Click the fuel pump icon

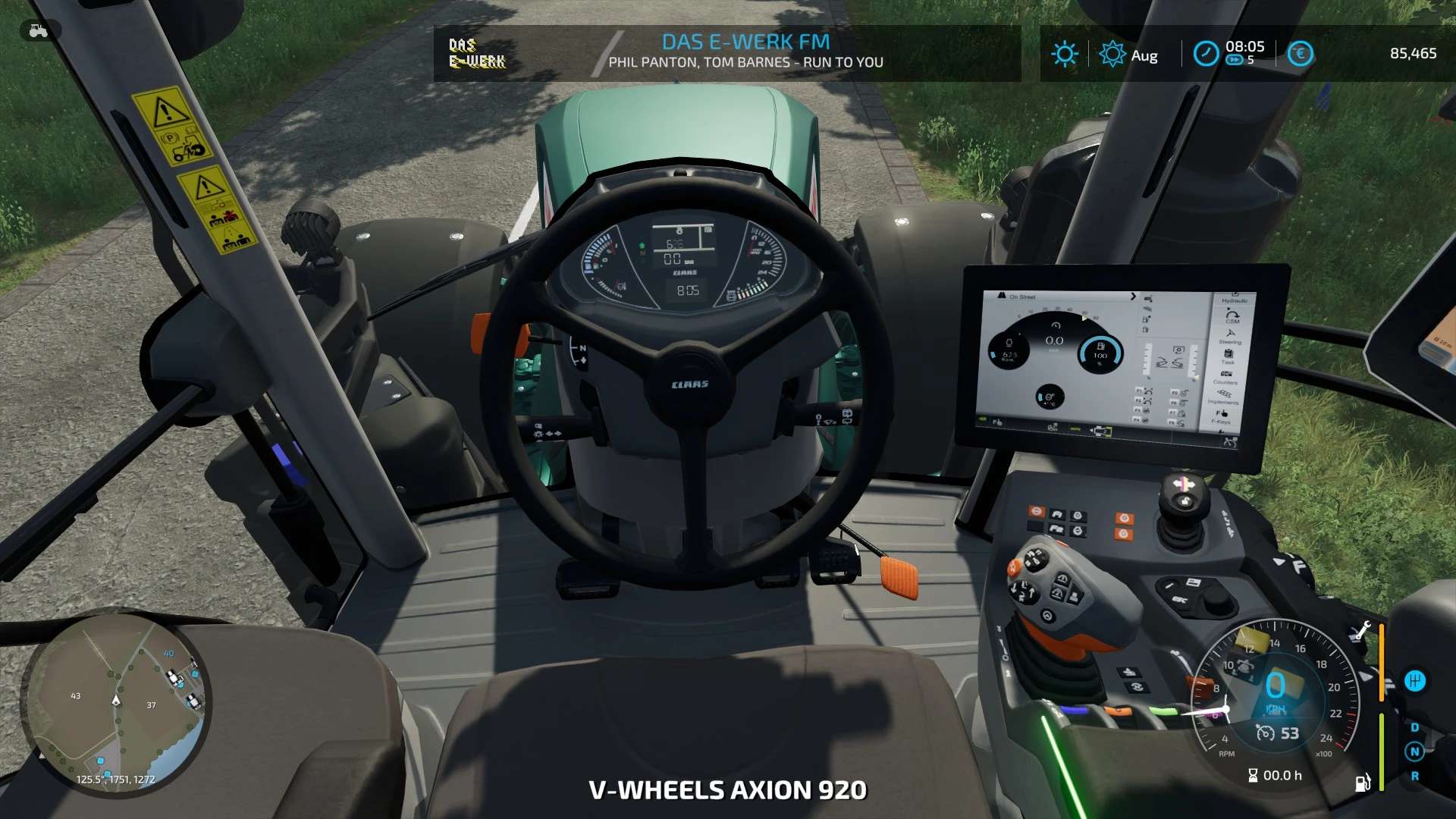[x=1362, y=783]
